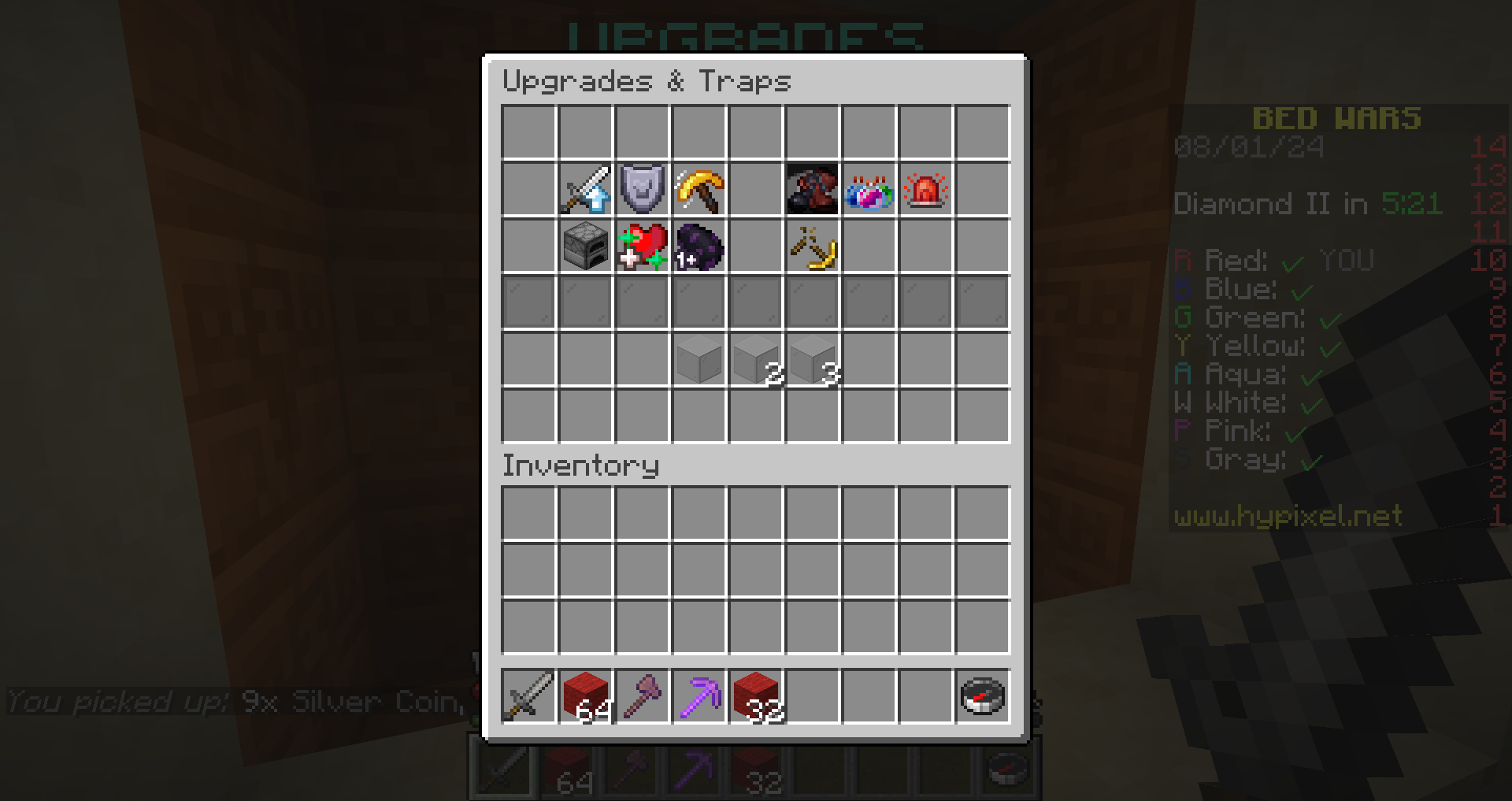Open the Iron Forge furnace upgrade
This screenshot has height=801, width=1512.
point(584,249)
